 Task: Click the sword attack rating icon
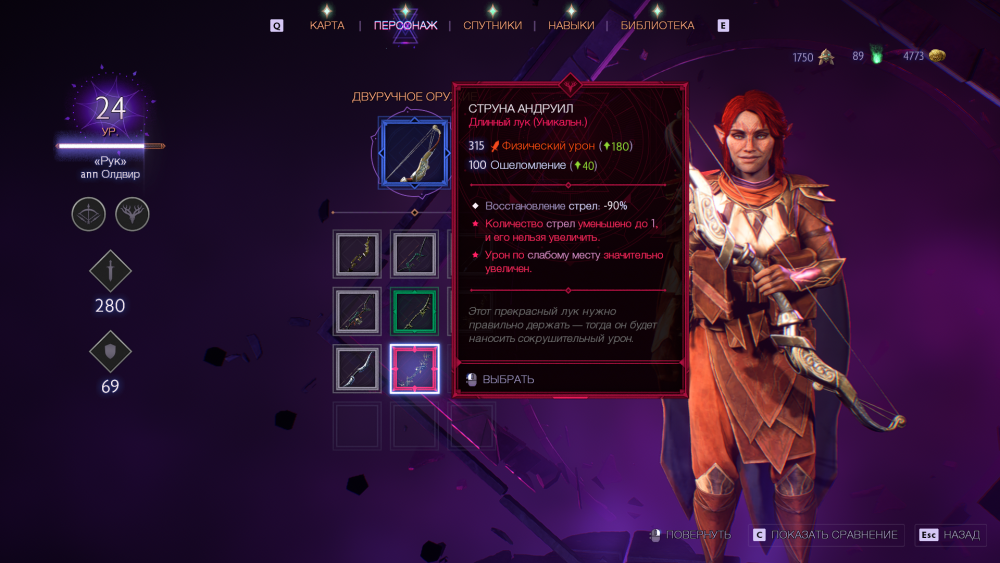[110, 271]
